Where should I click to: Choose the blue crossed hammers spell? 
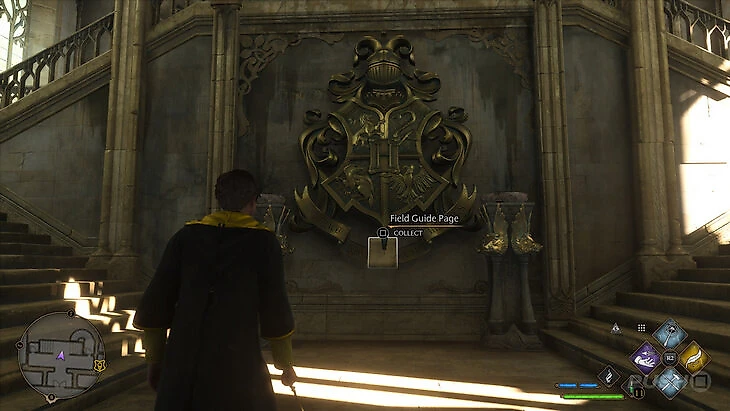coord(669,380)
